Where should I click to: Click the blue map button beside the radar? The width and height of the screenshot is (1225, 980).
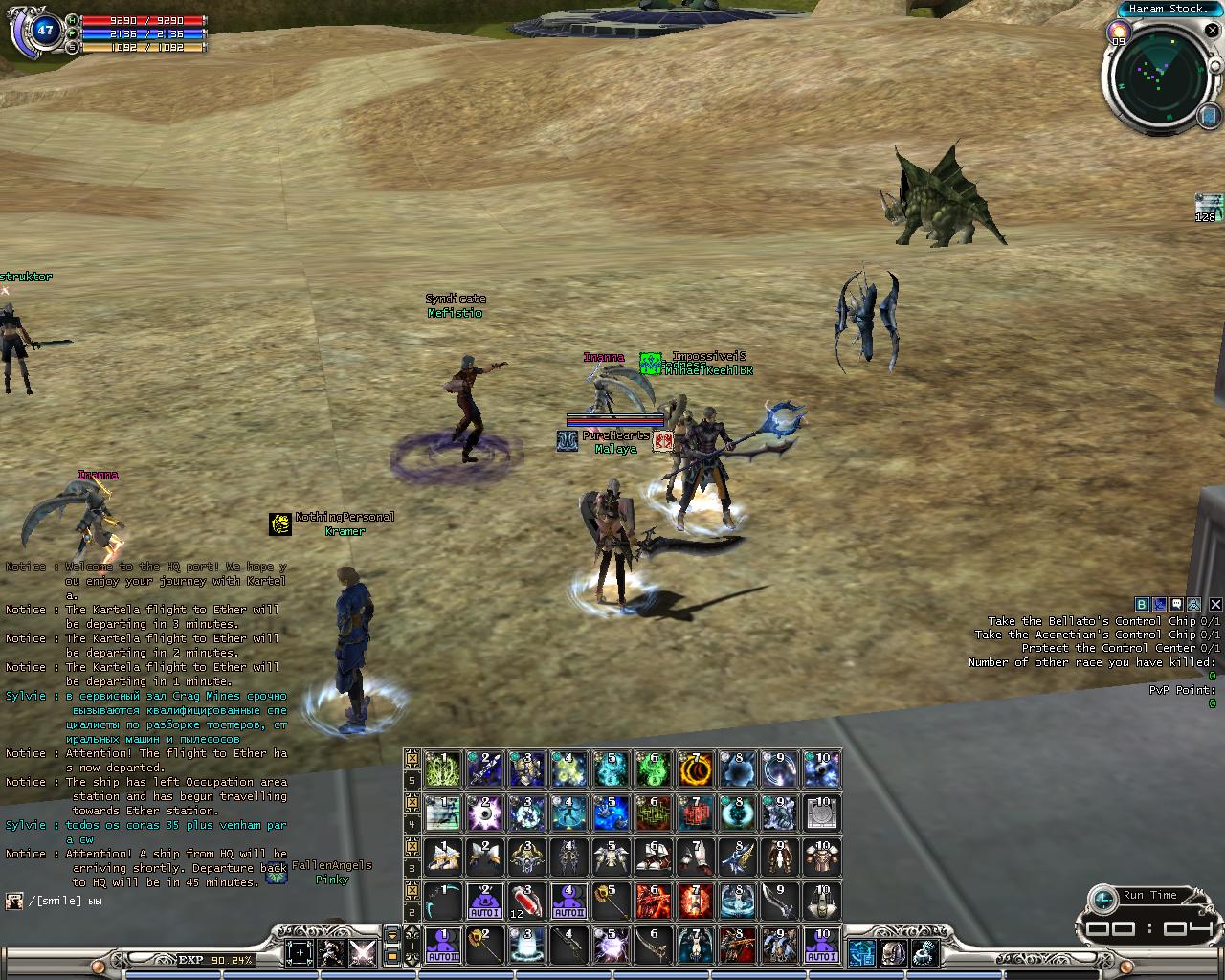pos(1207,116)
